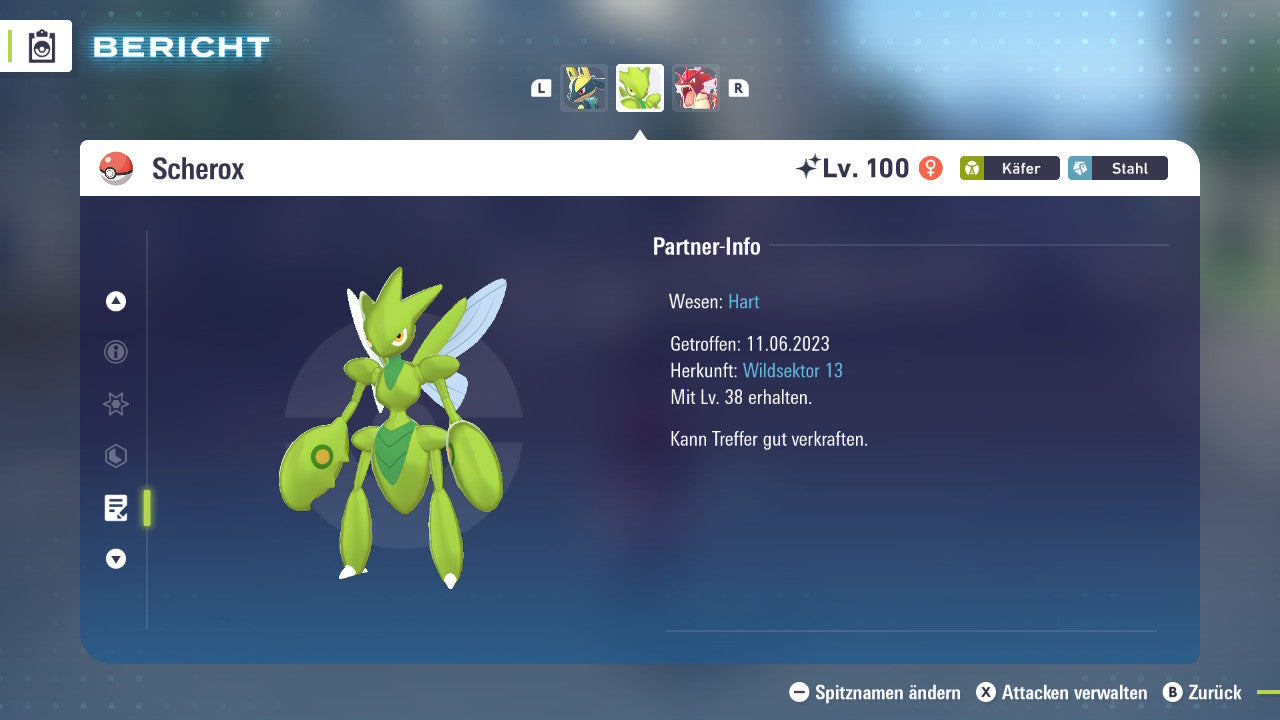Image resolution: width=1280 pixels, height=720 pixels.
Task: Switch to the Lucario summary tab
Action: tap(584, 87)
